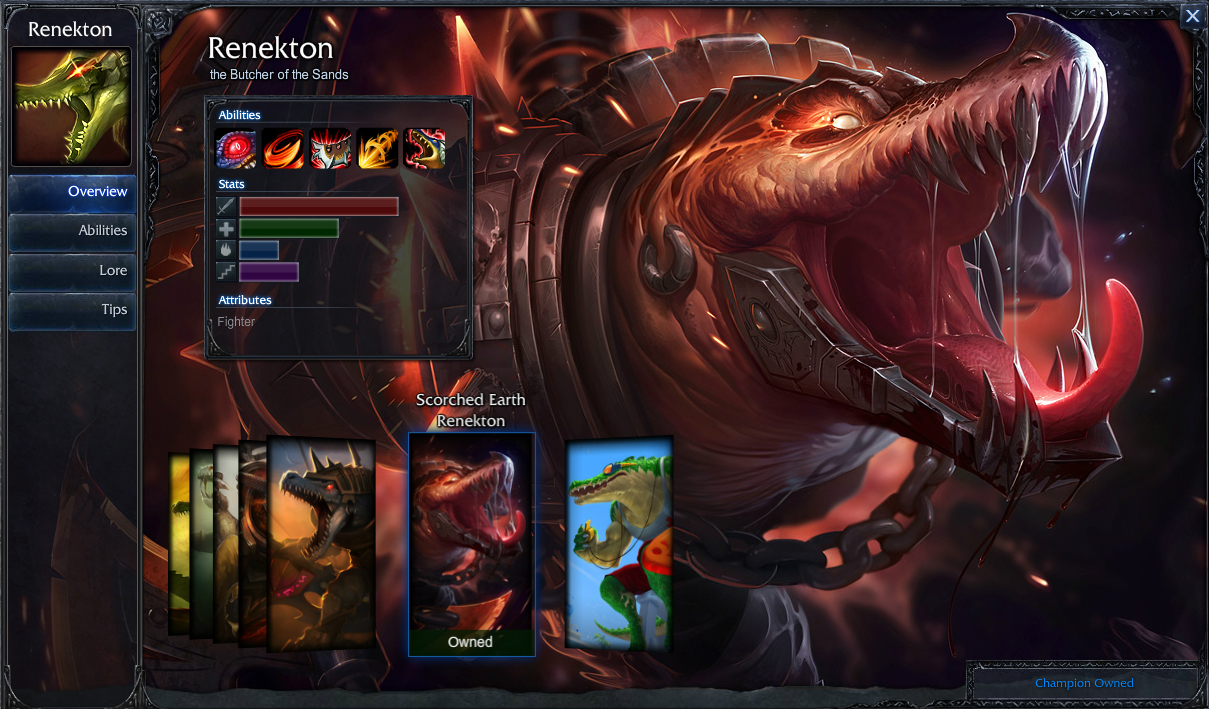Show the Lore tab
This screenshot has height=709, width=1209.
72,271
